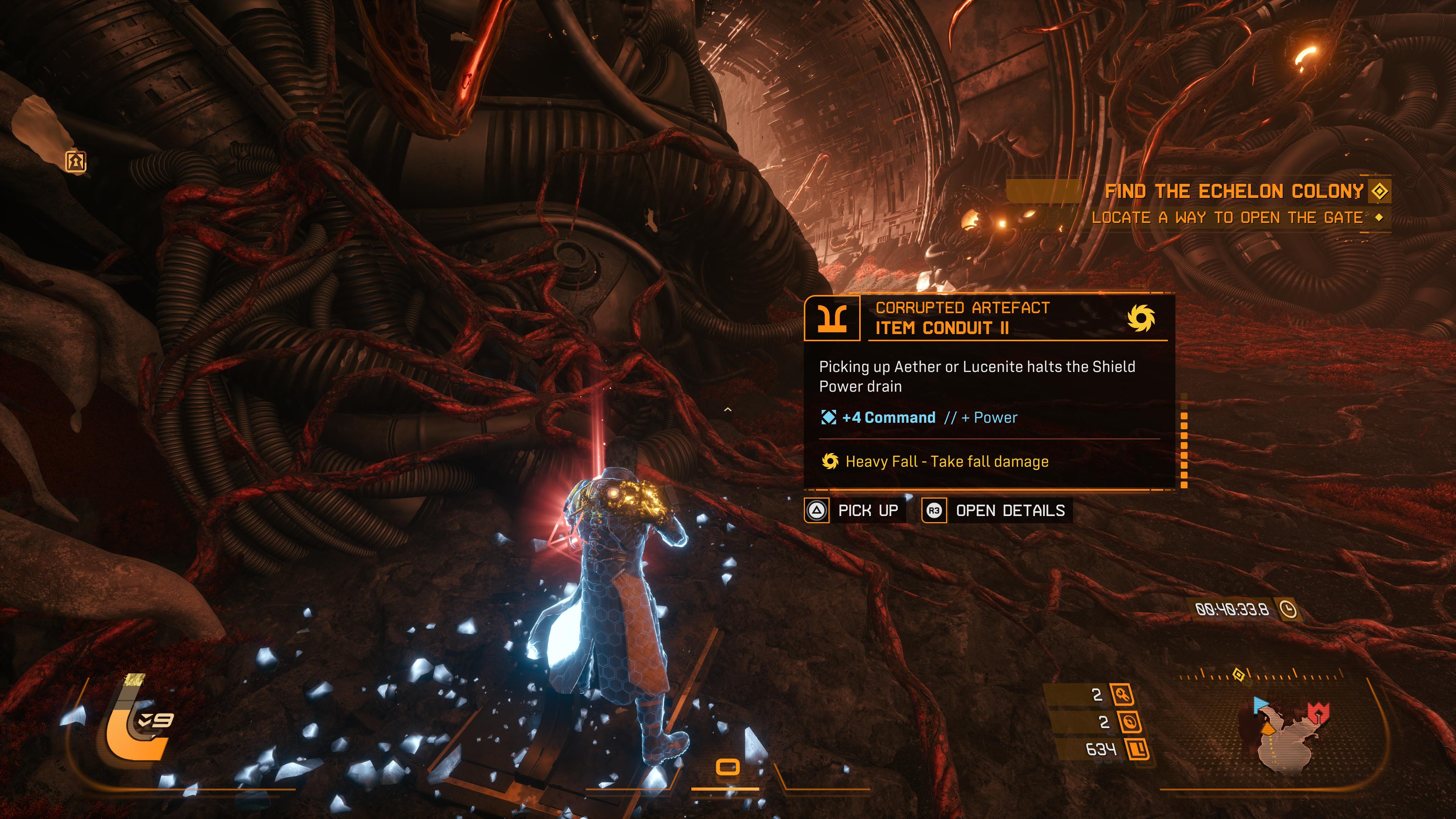Click the yellow swirl corruption icon
The height and width of the screenshot is (819, 1456).
pyautogui.click(x=1140, y=318)
